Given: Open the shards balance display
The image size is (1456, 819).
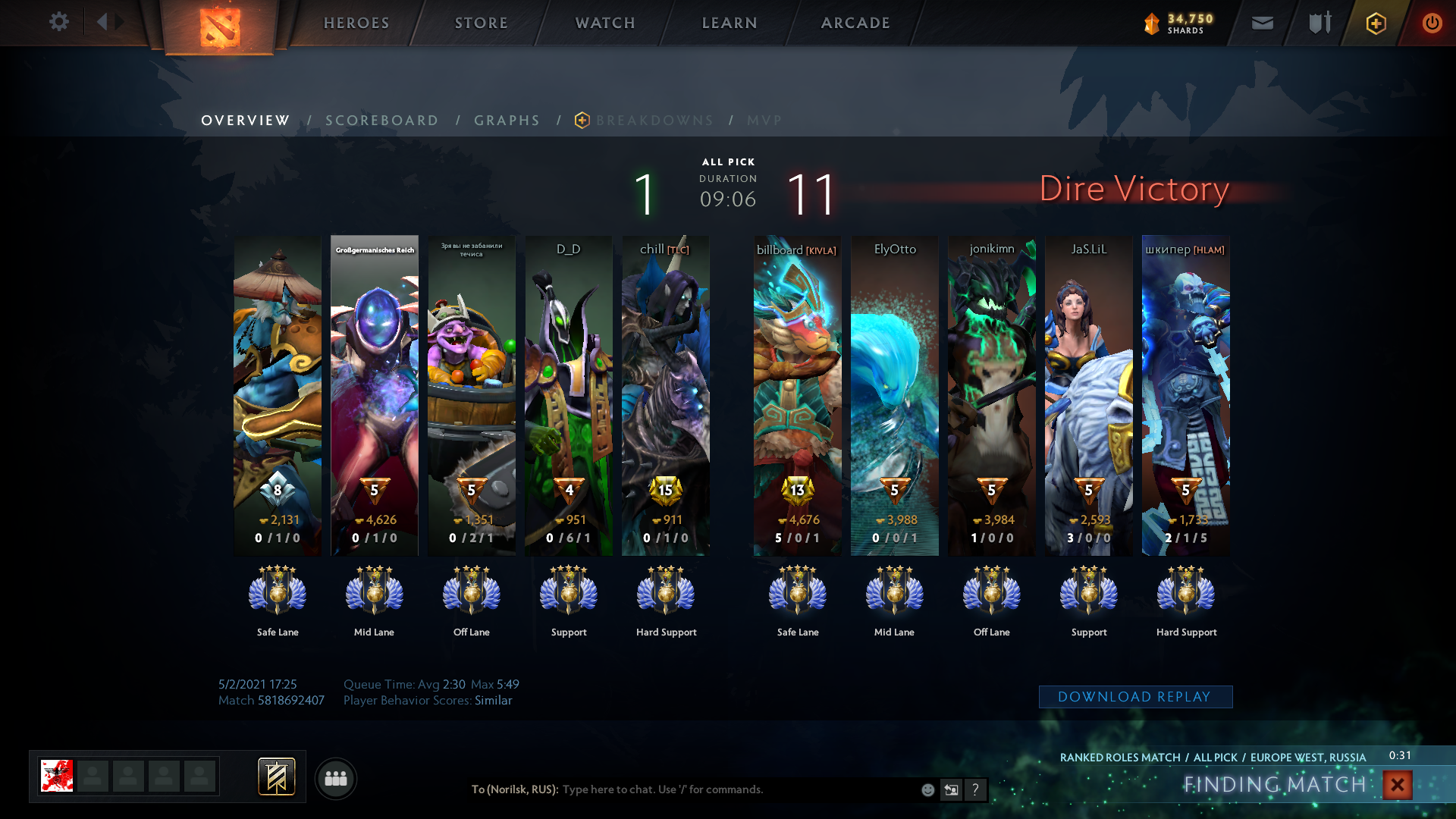Looking at the screenshot, I should 1179,24.
